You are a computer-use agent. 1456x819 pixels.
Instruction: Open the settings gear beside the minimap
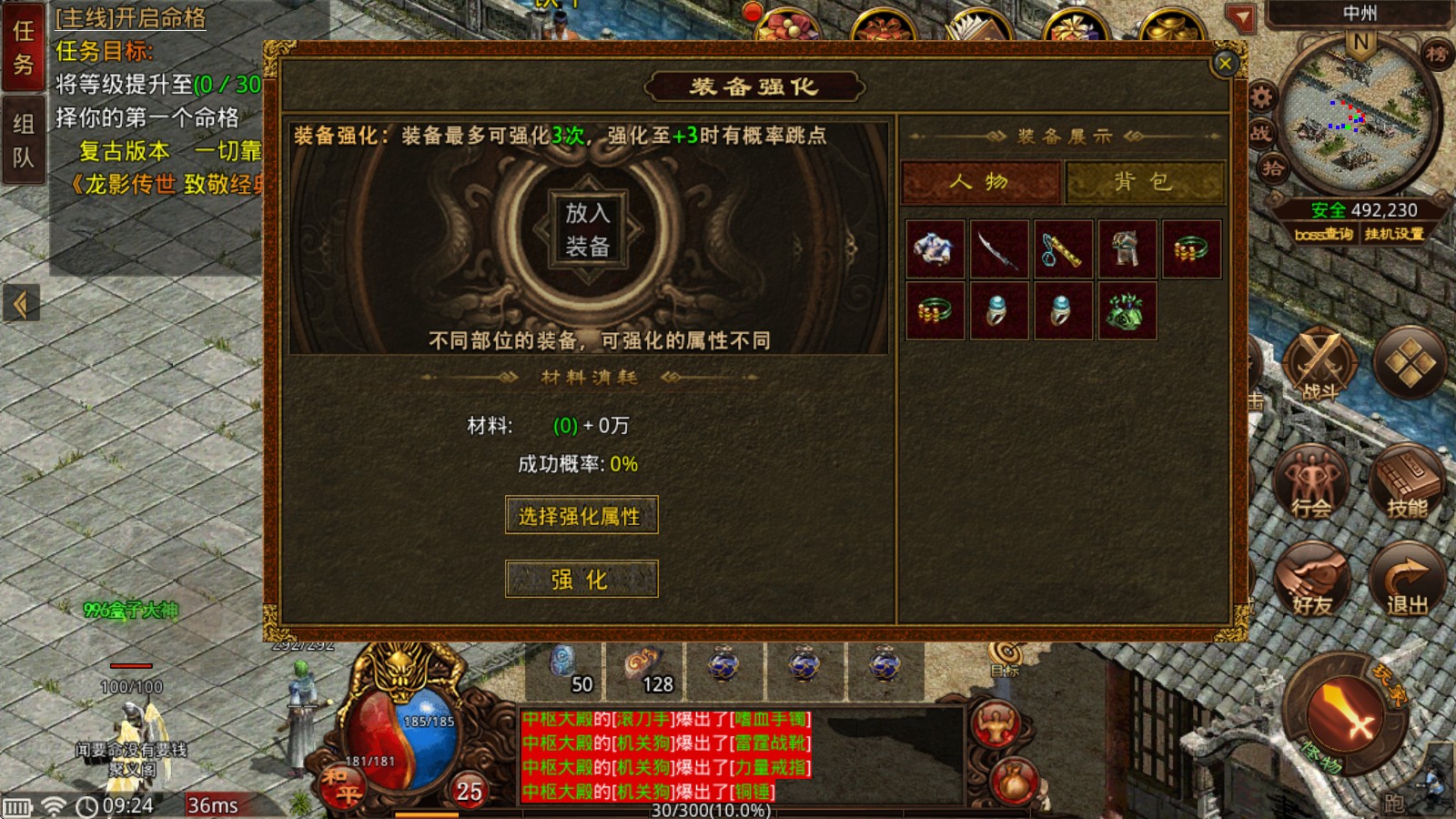[x=1260, y=96]
